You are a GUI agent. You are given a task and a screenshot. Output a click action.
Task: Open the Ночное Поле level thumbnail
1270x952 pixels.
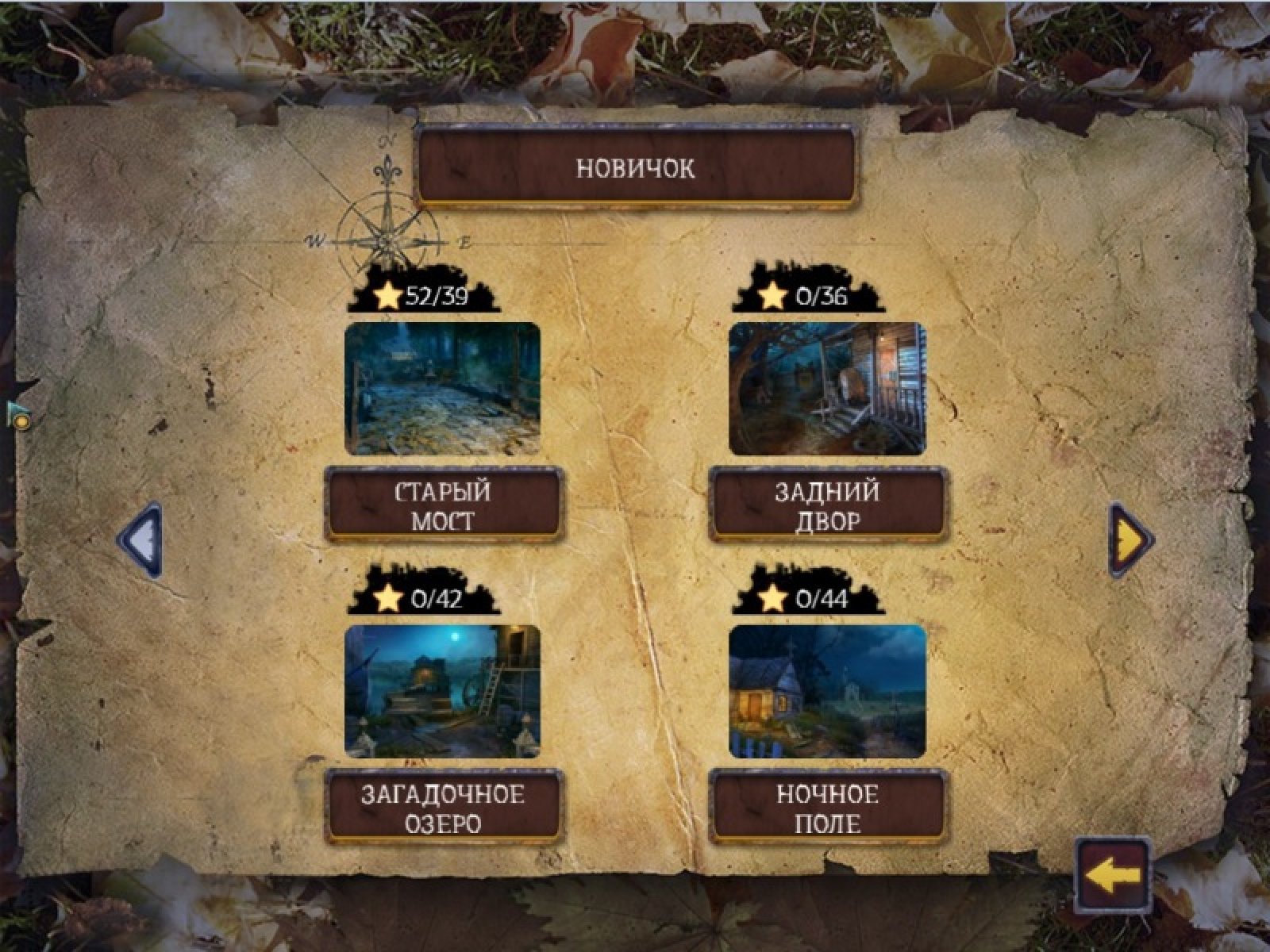pos(827,691)
